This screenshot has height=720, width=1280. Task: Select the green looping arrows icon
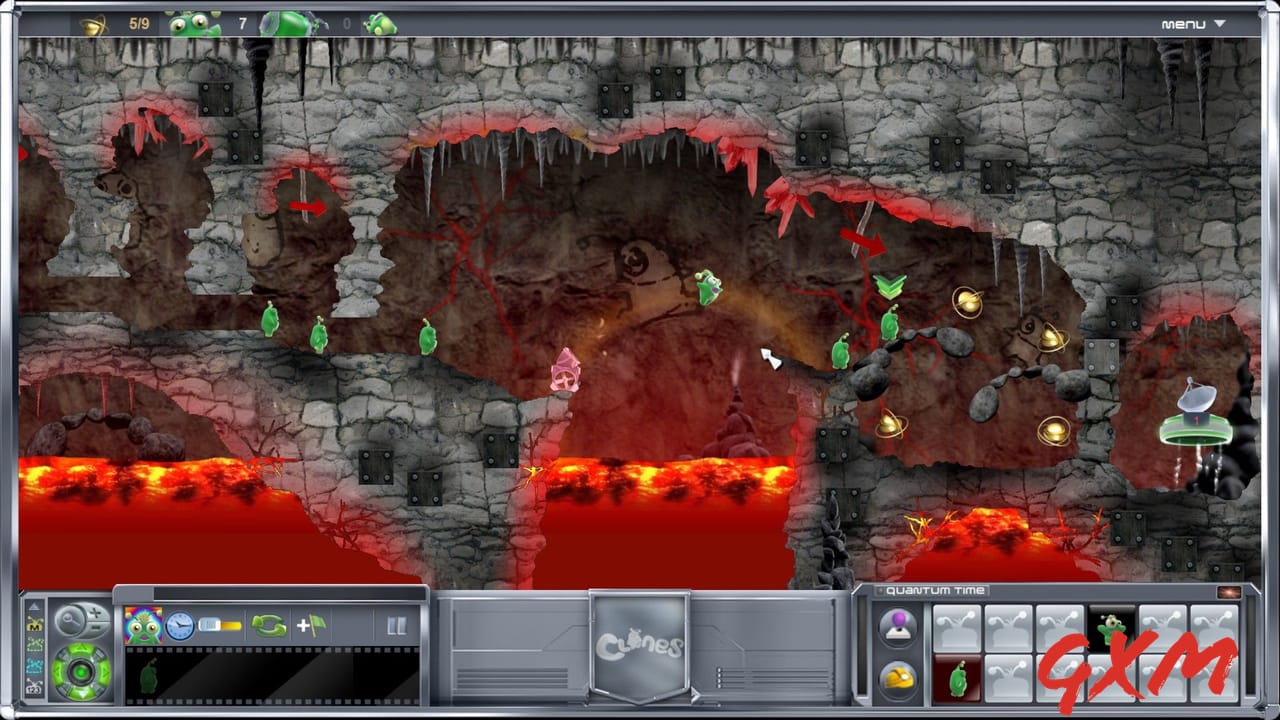click(269, 624)
